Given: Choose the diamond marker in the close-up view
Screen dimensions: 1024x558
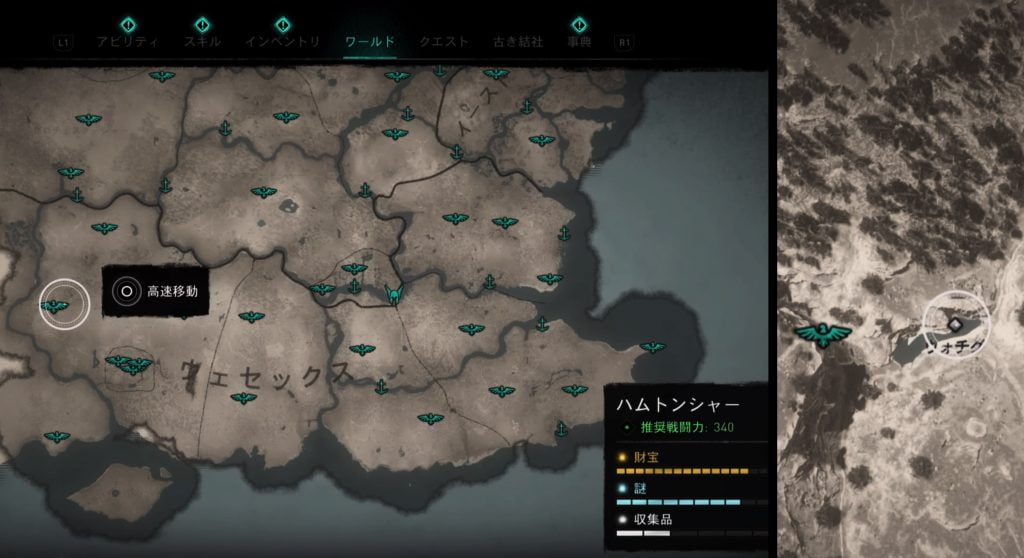Looking at the screenshot, I should click(x=955, y=324).
